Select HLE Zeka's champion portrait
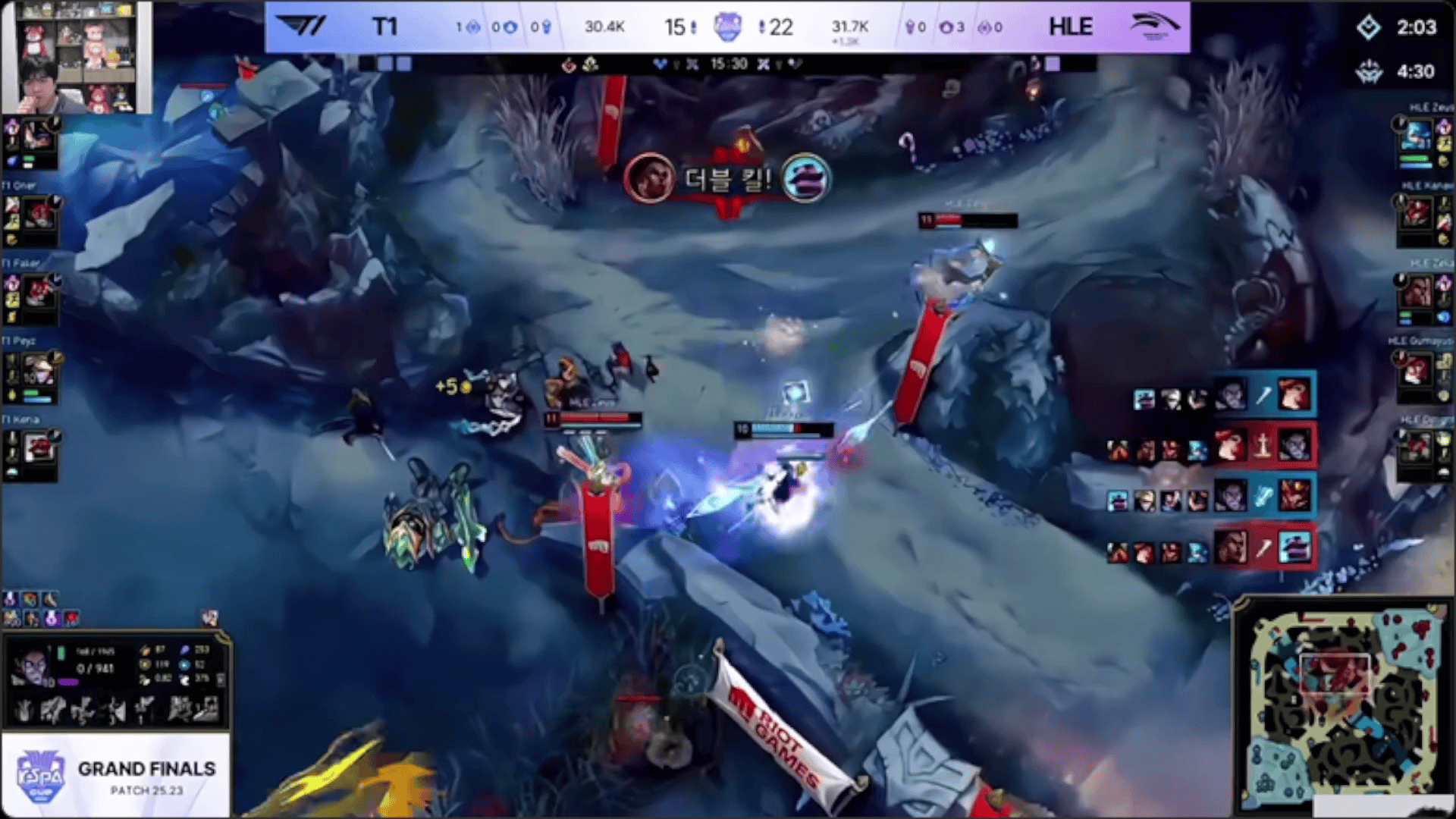The width and height of the screenshot is (1456, 819). point(1416,292)
